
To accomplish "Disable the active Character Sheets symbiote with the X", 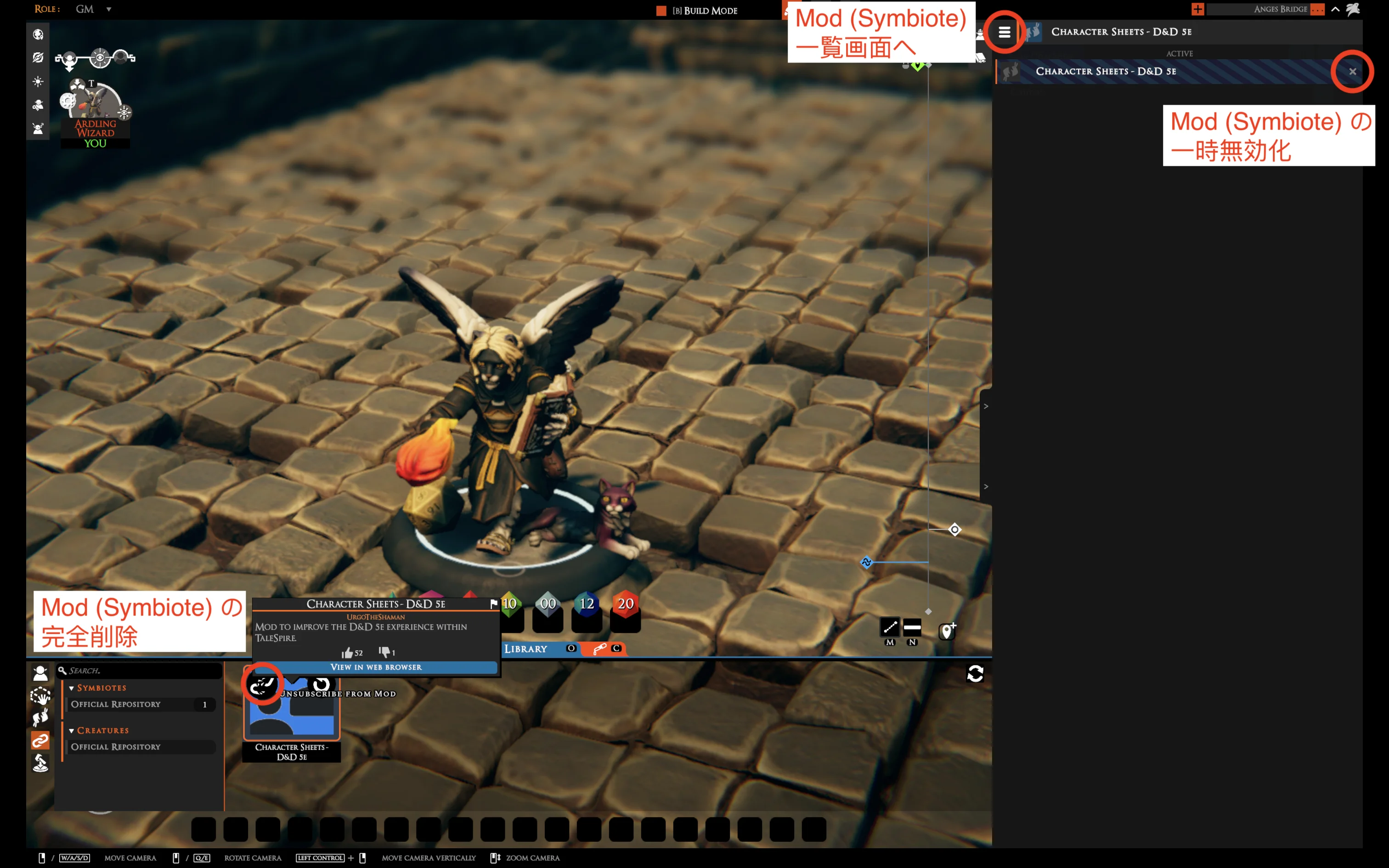I will pos(1353,71).
